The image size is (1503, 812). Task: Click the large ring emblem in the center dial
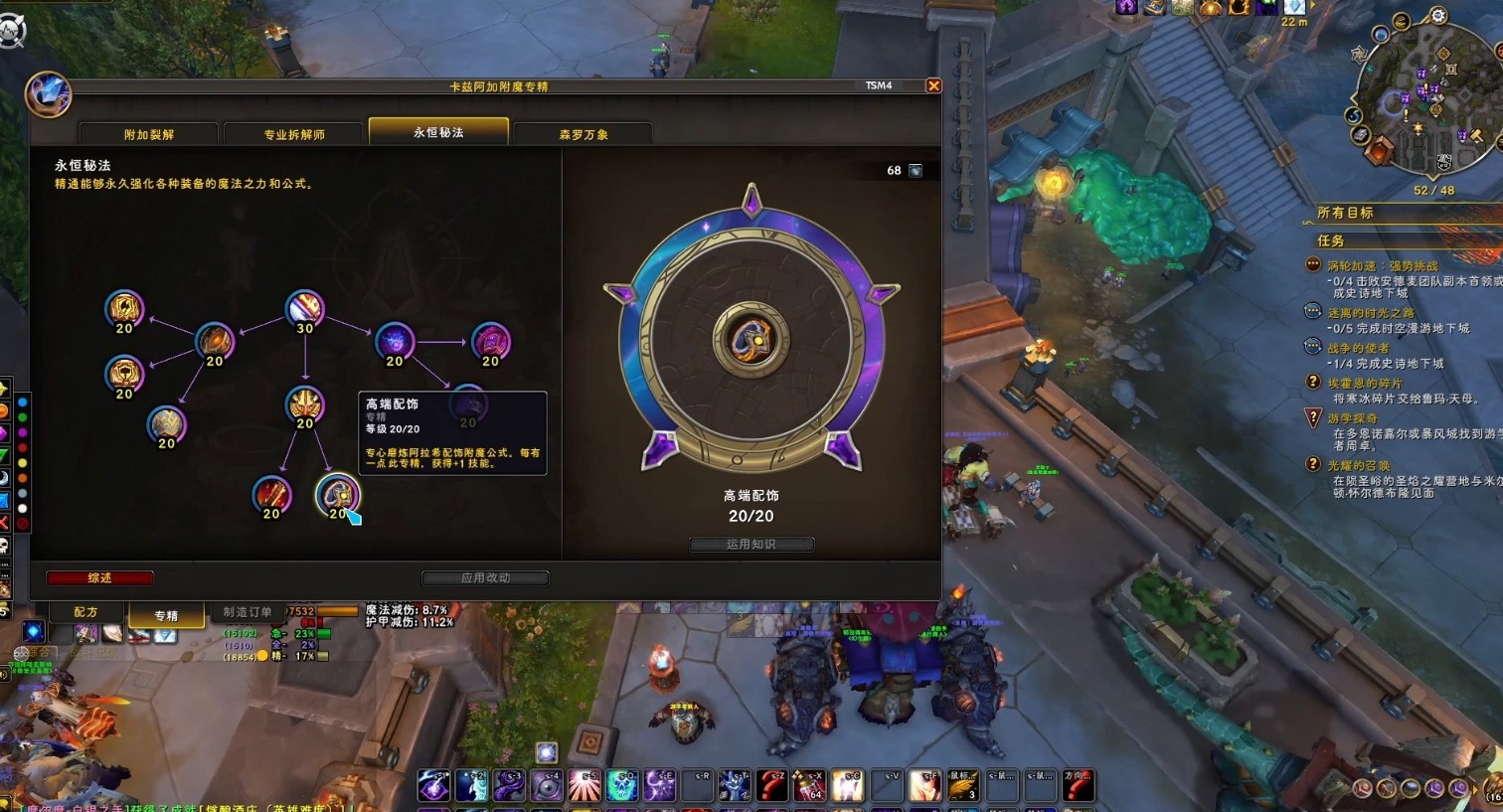(x=751, y=341)
